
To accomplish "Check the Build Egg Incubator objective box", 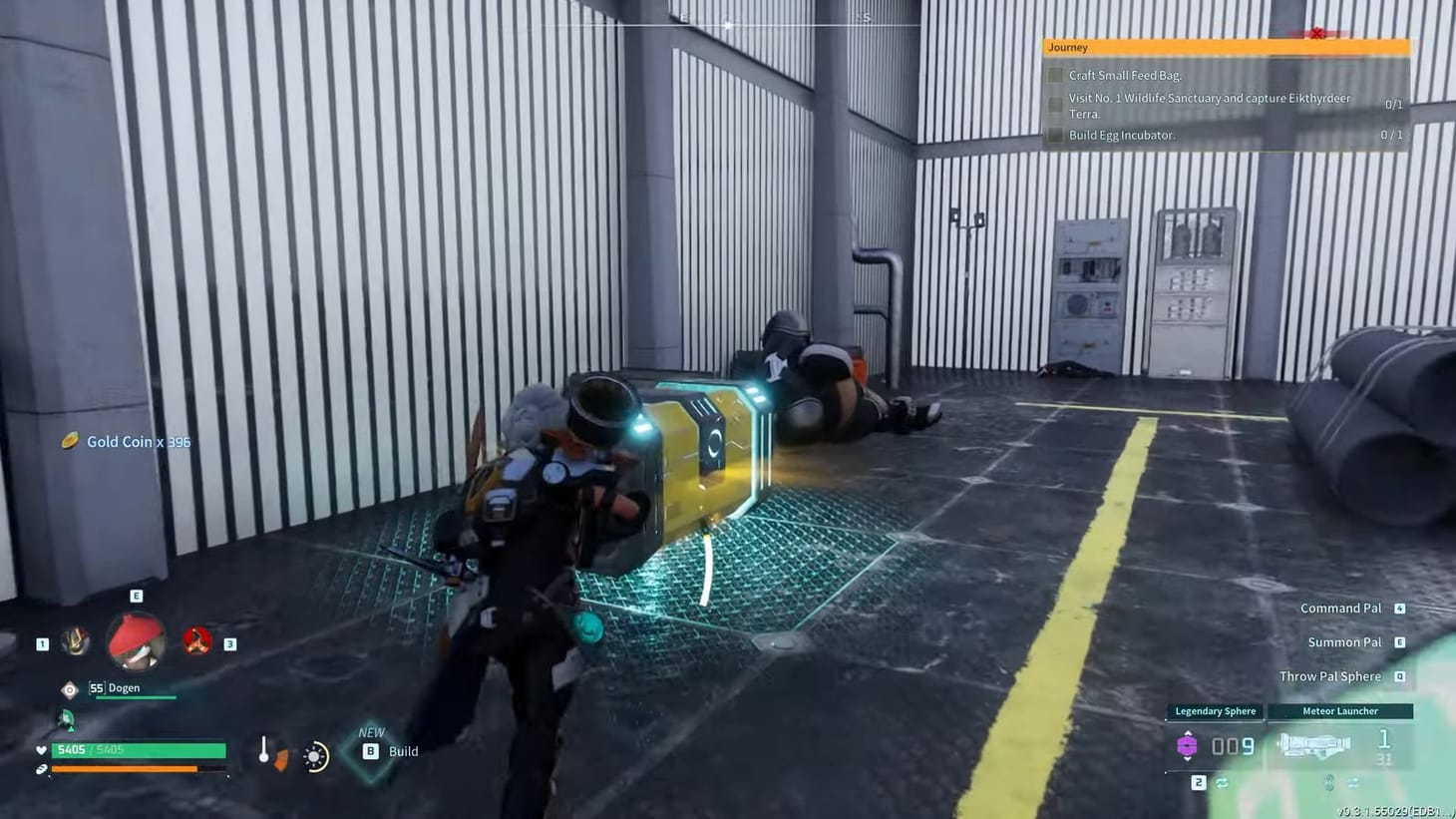I will [x=1056, y=134].
